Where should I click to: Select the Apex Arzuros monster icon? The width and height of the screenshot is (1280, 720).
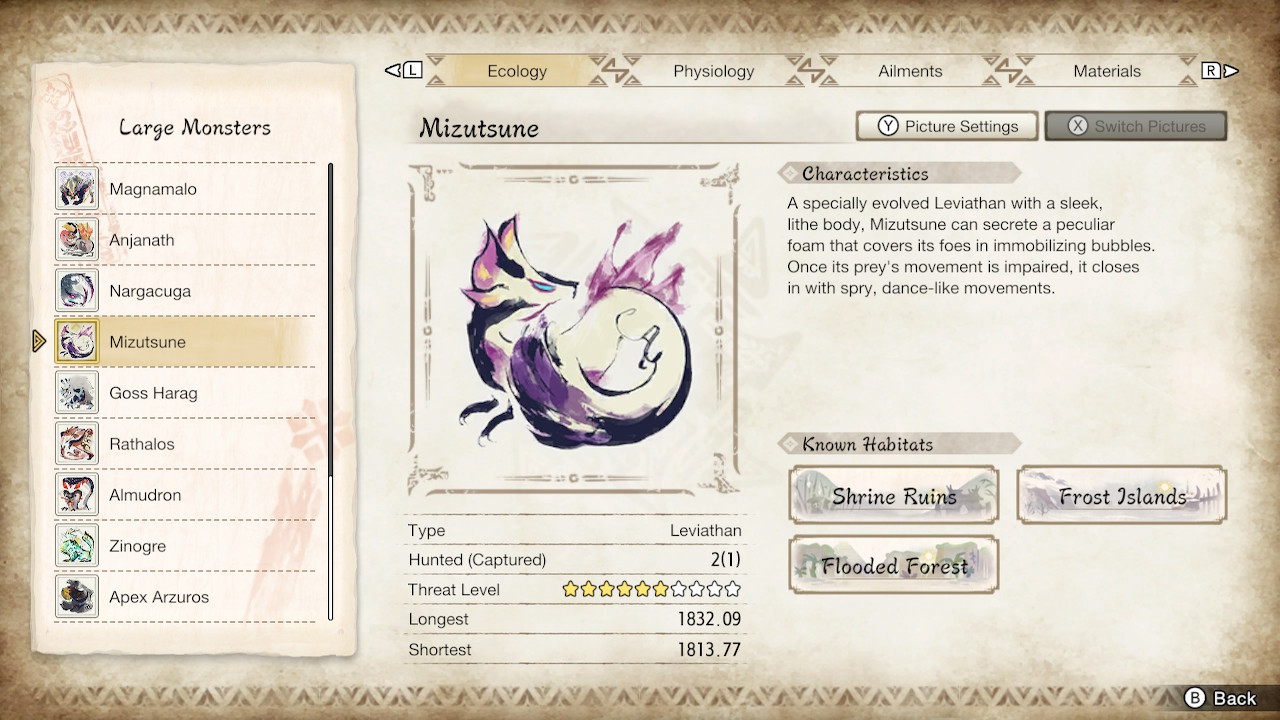point(77,596)
